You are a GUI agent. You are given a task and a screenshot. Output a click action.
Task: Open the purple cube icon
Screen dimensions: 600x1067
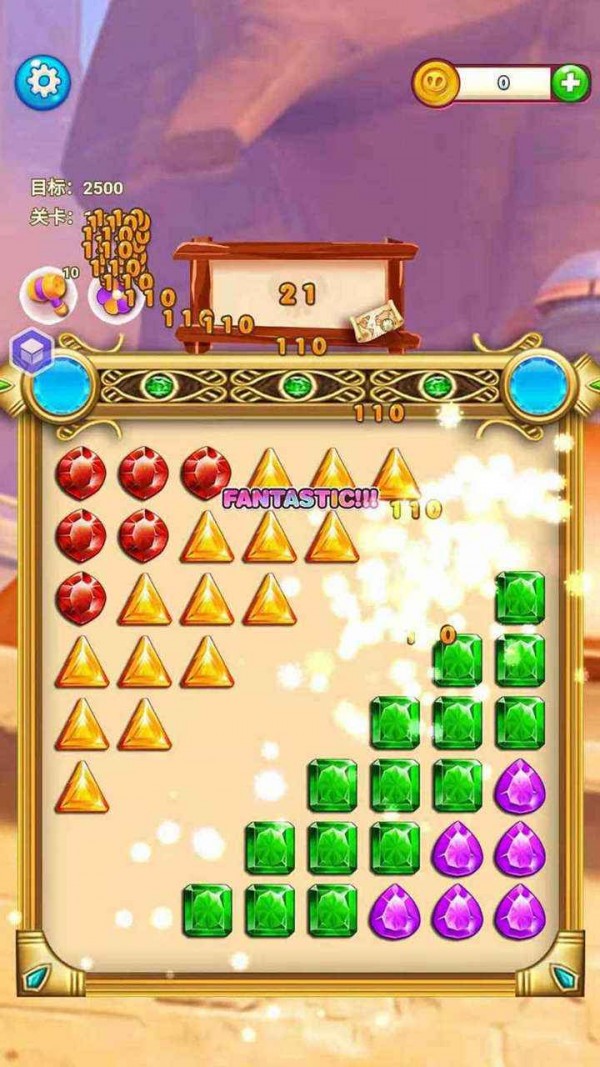(30, 351)
